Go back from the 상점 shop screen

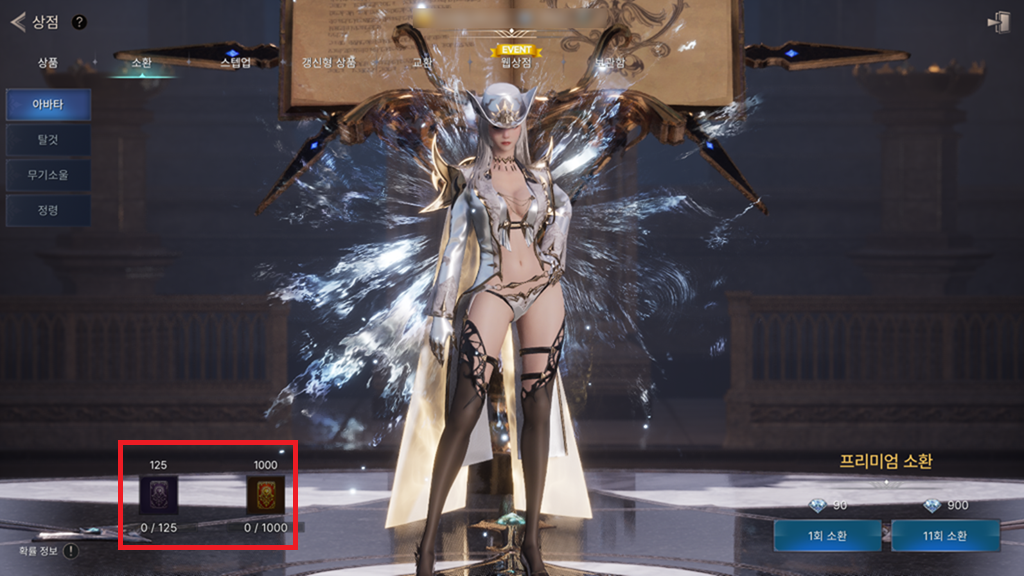(17, 22)
